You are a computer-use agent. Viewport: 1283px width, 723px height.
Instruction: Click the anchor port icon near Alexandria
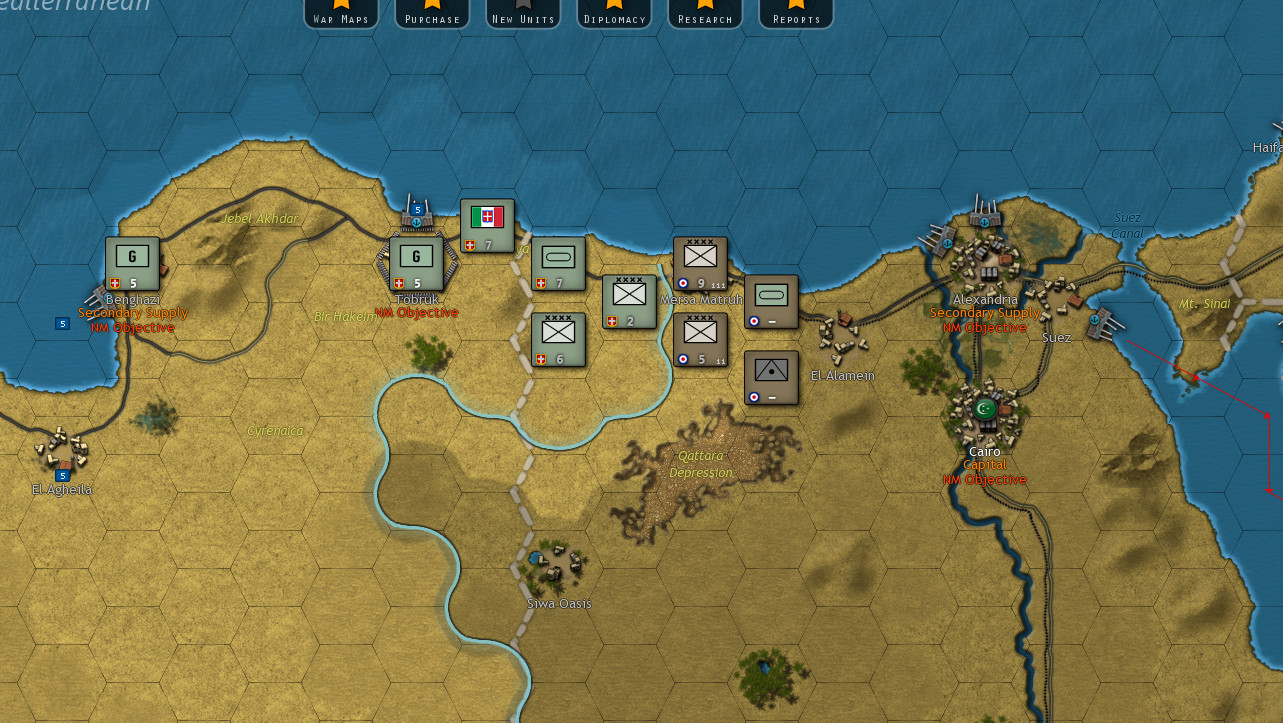984,222
